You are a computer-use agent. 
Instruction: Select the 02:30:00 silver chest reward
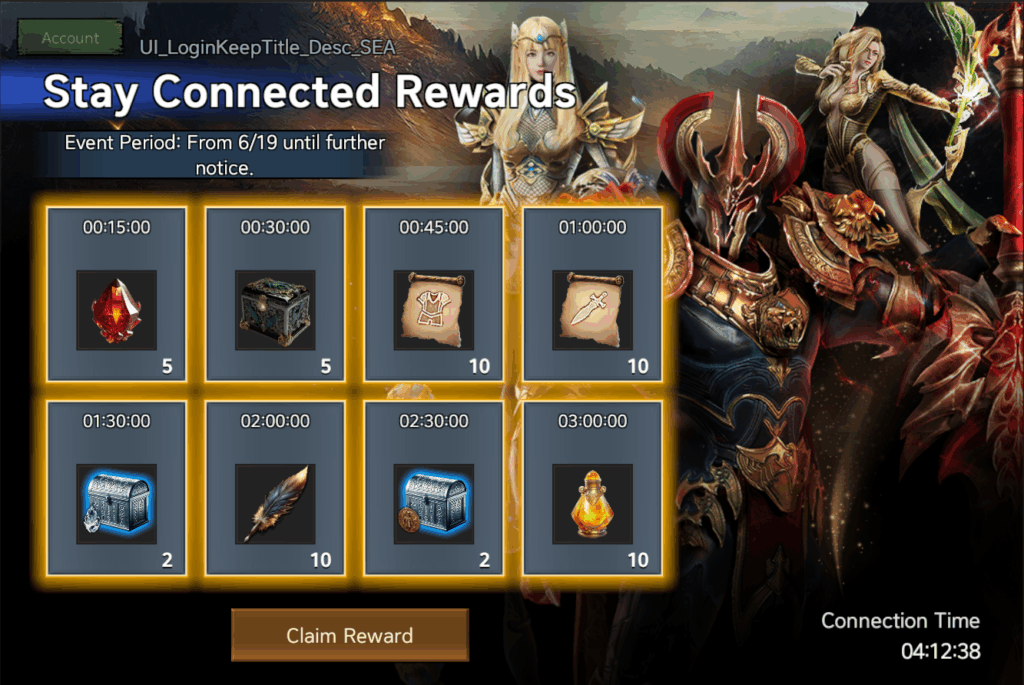click(x=434, y=503)
